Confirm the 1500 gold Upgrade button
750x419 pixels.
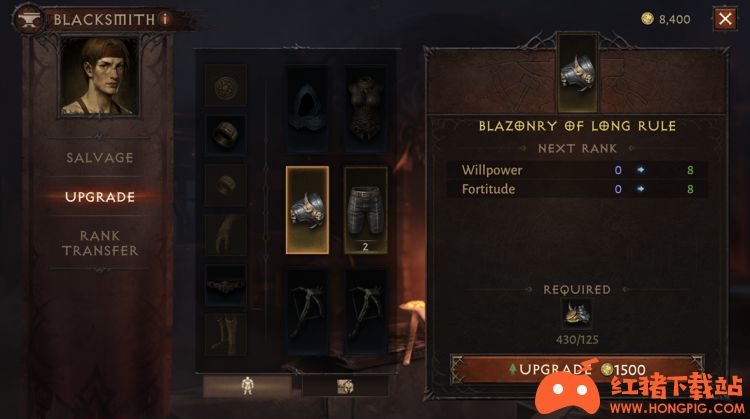click(x=576, y=369)
